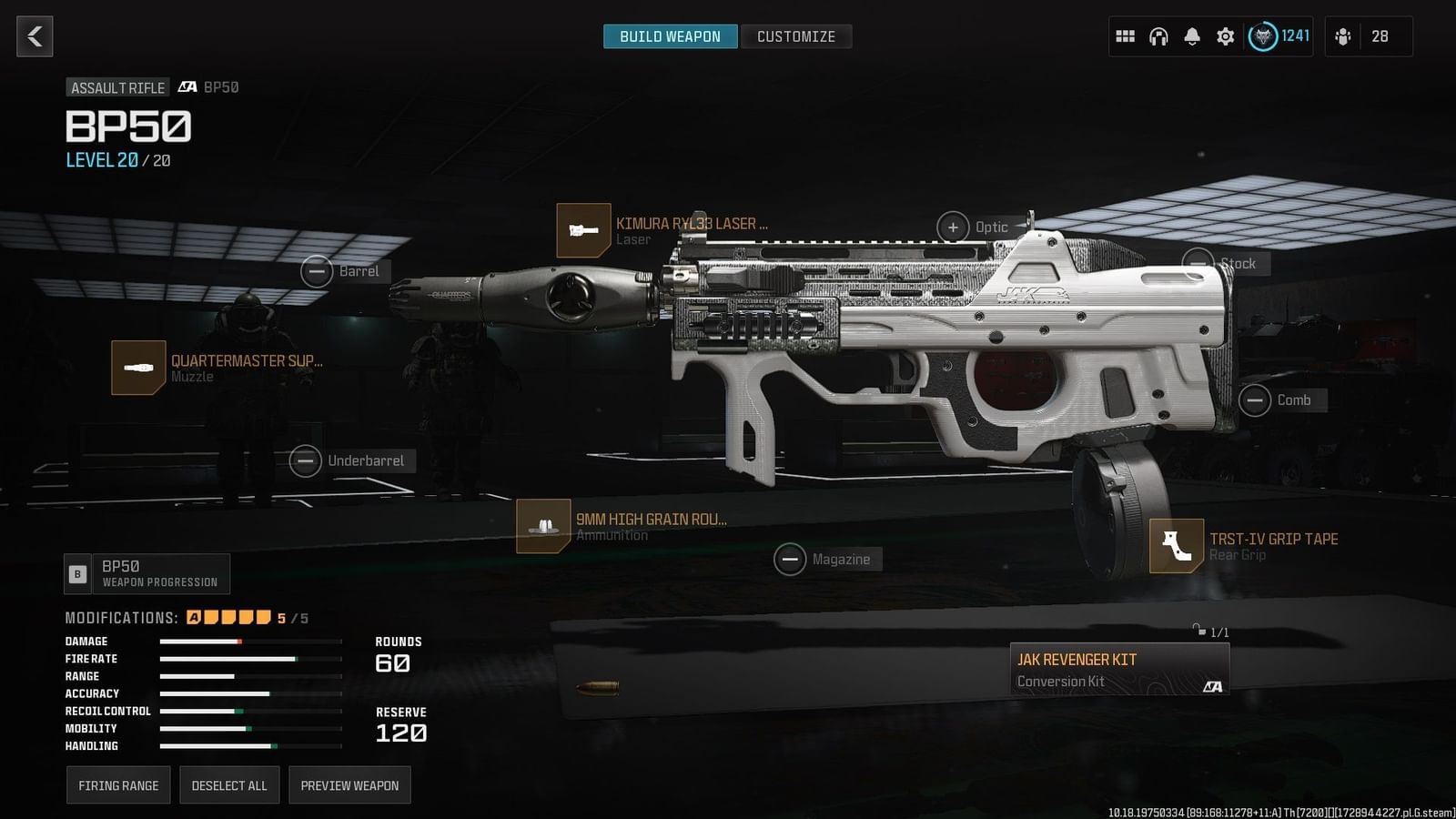Go back using the arrow icon

pos(35,36)
